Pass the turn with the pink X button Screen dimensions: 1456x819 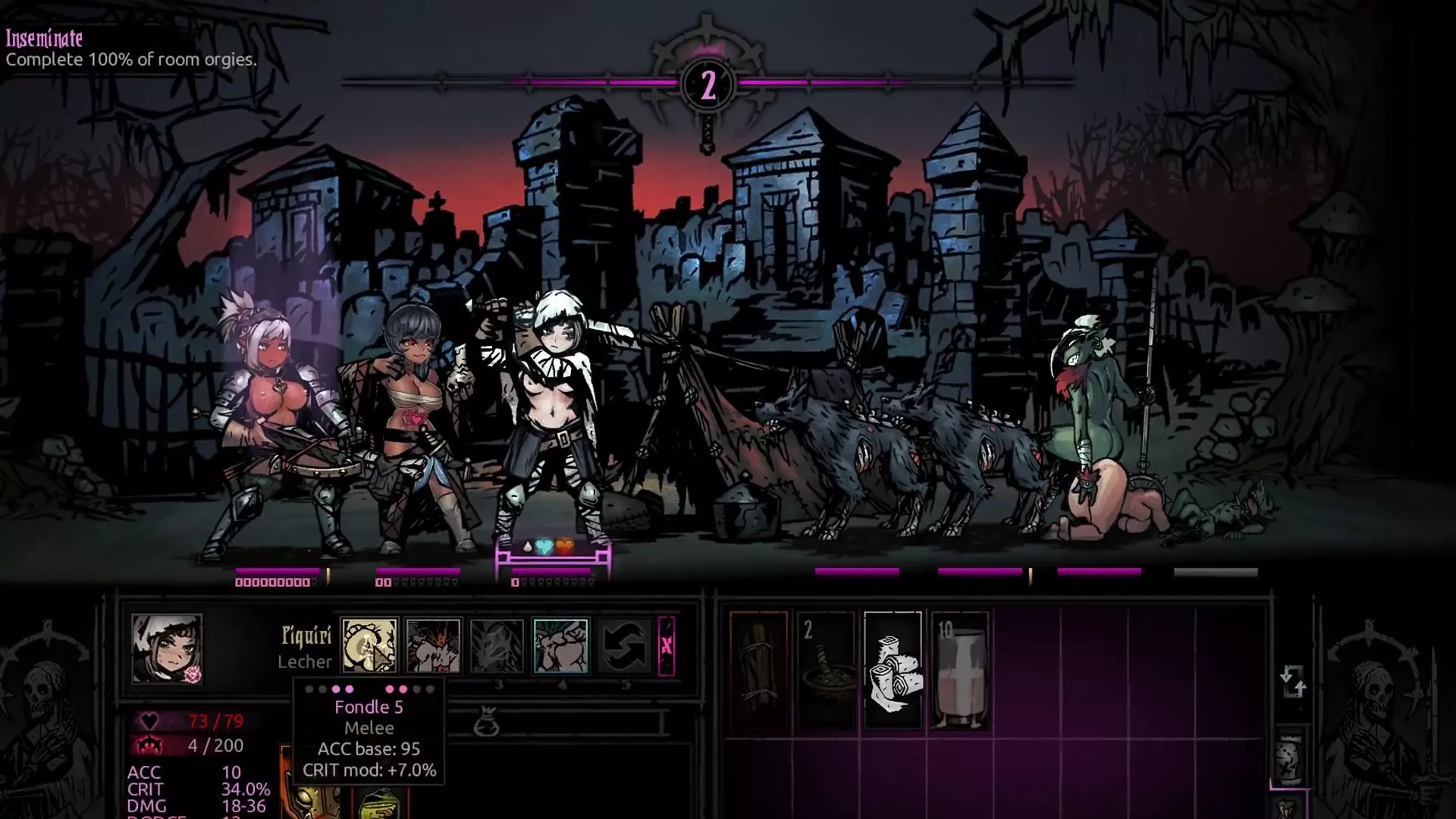(x=667, y=646)
